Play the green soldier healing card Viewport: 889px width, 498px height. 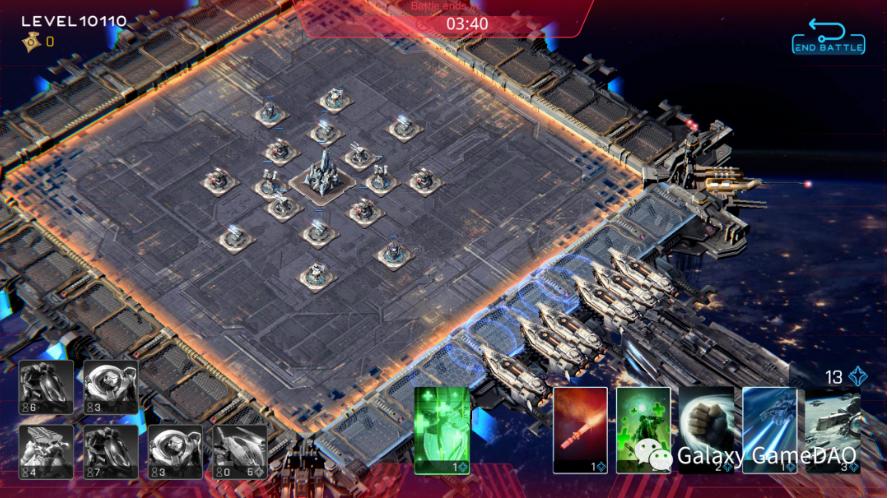click(643, 429)
